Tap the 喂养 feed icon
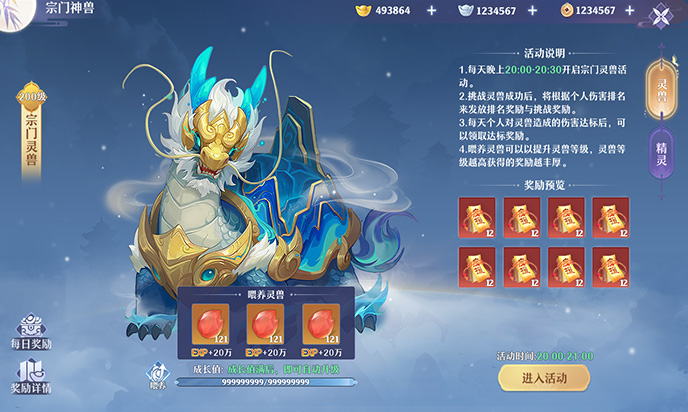Viewport: 688px width, 412px height. tap(156, 373)
